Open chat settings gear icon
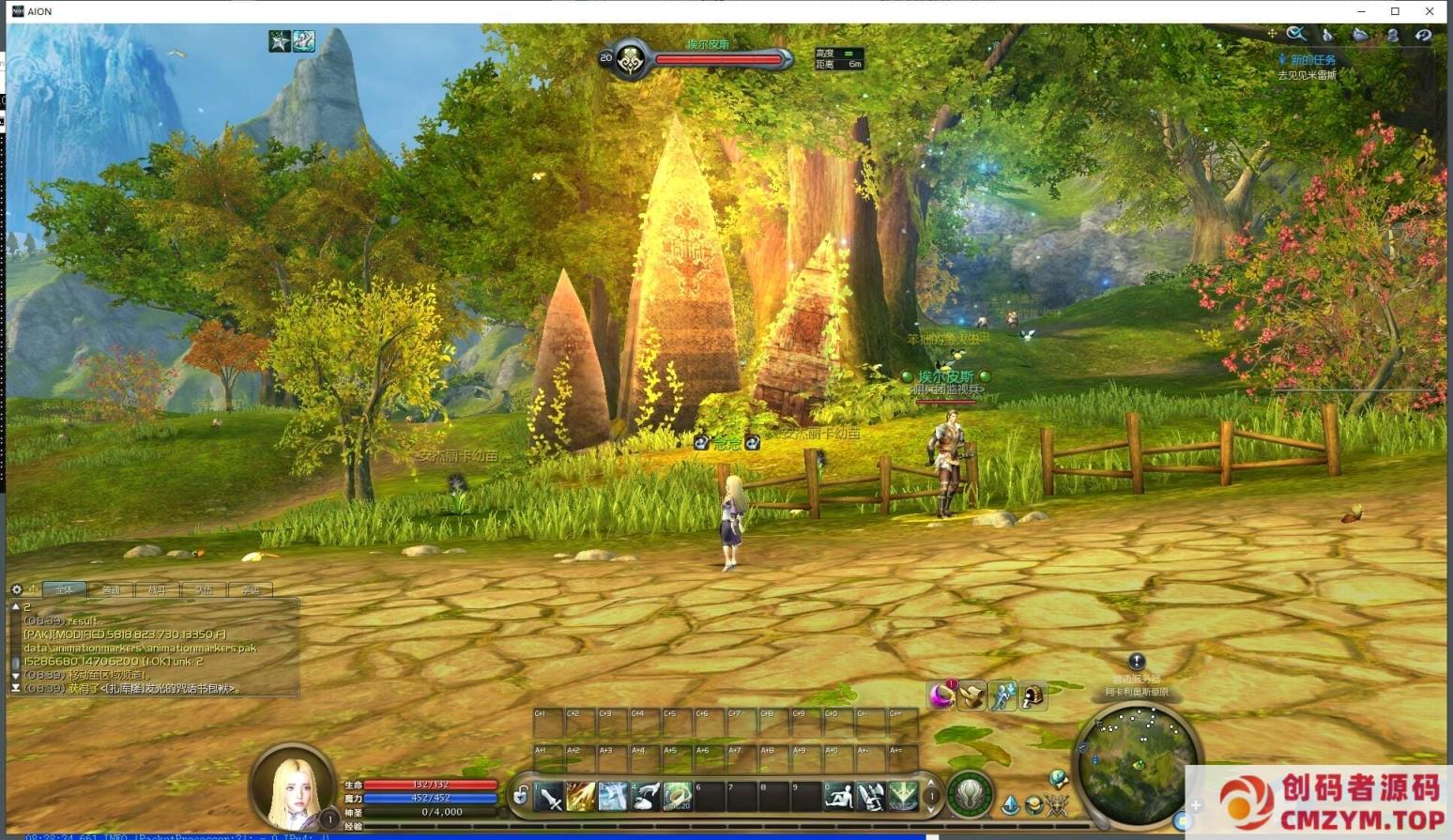 17,589
